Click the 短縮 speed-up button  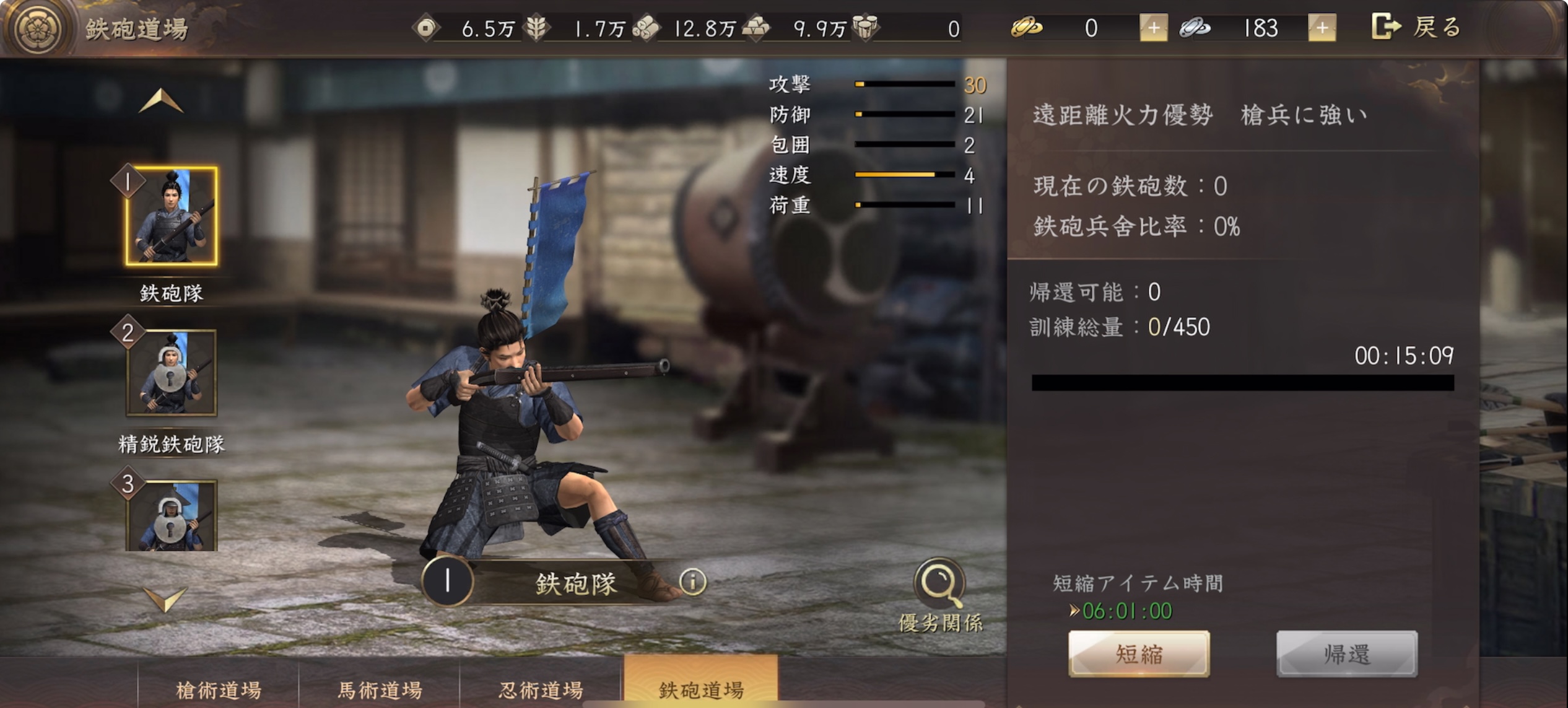(1138, 654)
